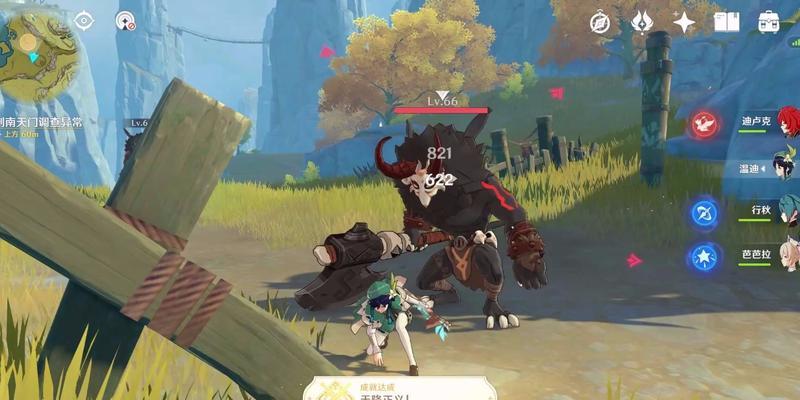Viewport: 800px width, 400px height.
Task: Activate the blue sword burst icon
Action: click(704, 212)
